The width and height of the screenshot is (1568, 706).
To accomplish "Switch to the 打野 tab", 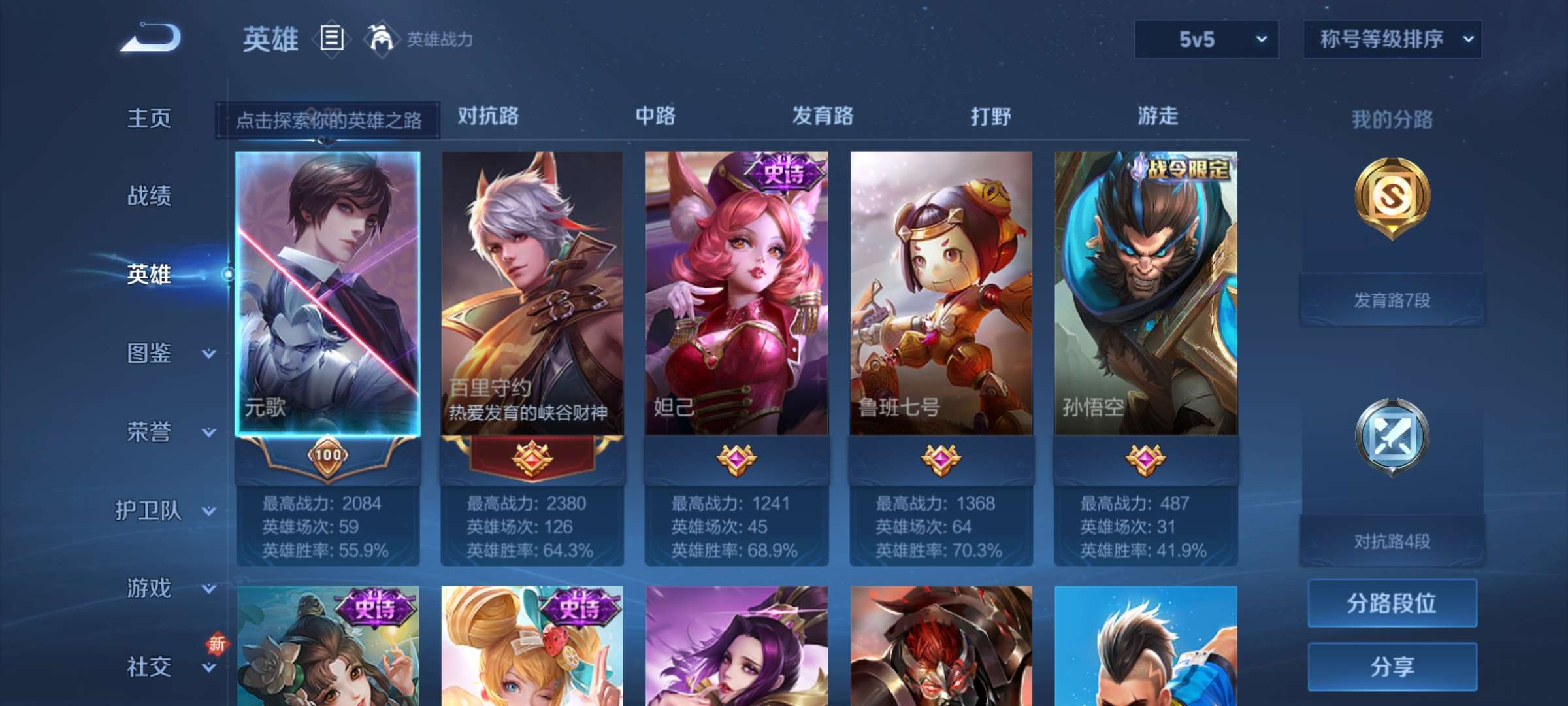I will click(x=990, y=116).
